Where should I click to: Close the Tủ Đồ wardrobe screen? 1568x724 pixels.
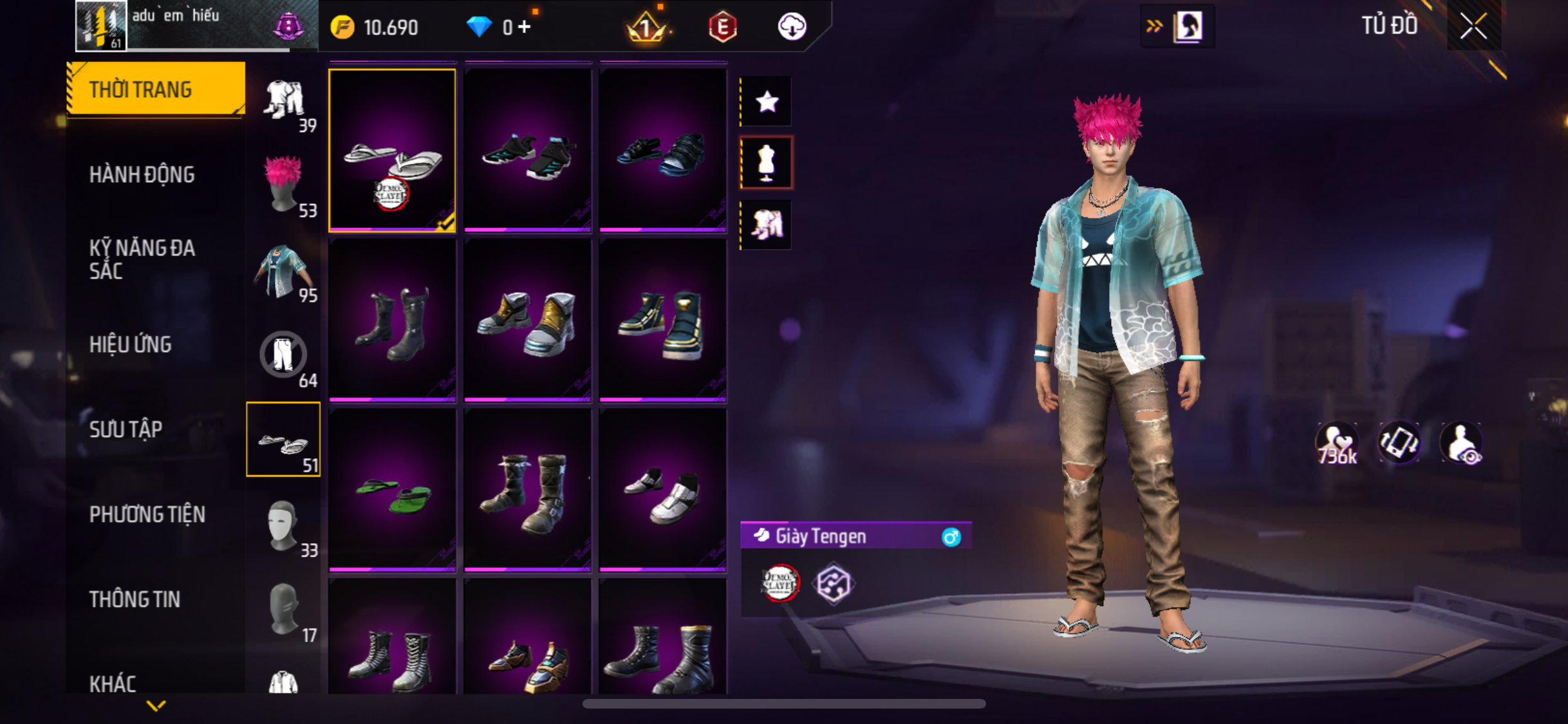point(1473,26)
